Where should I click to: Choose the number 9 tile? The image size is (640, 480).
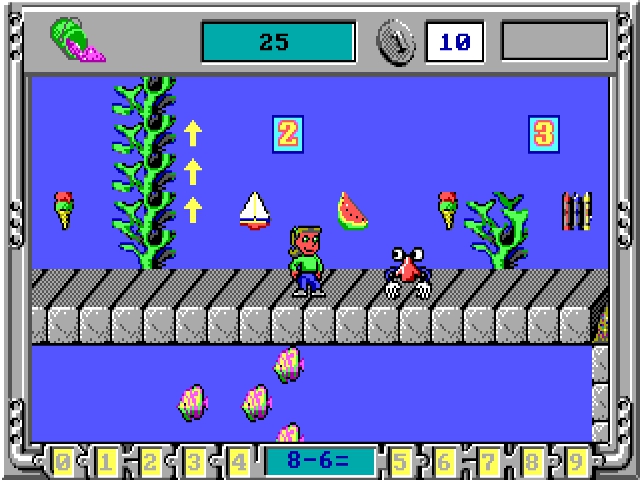pos(577,462)
